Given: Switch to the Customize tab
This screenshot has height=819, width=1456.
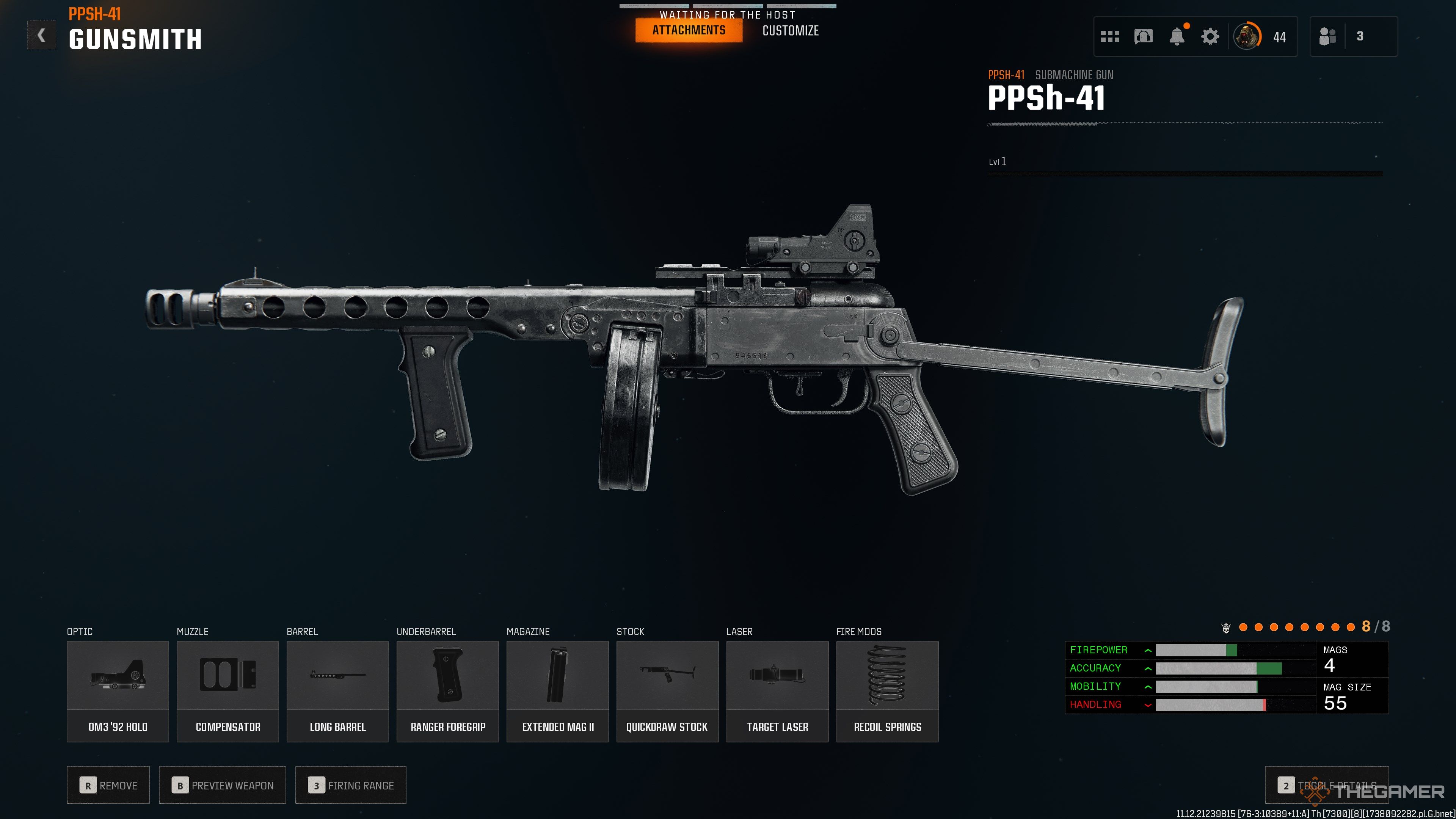Looking at the screenshot, I should coord(790,31).
